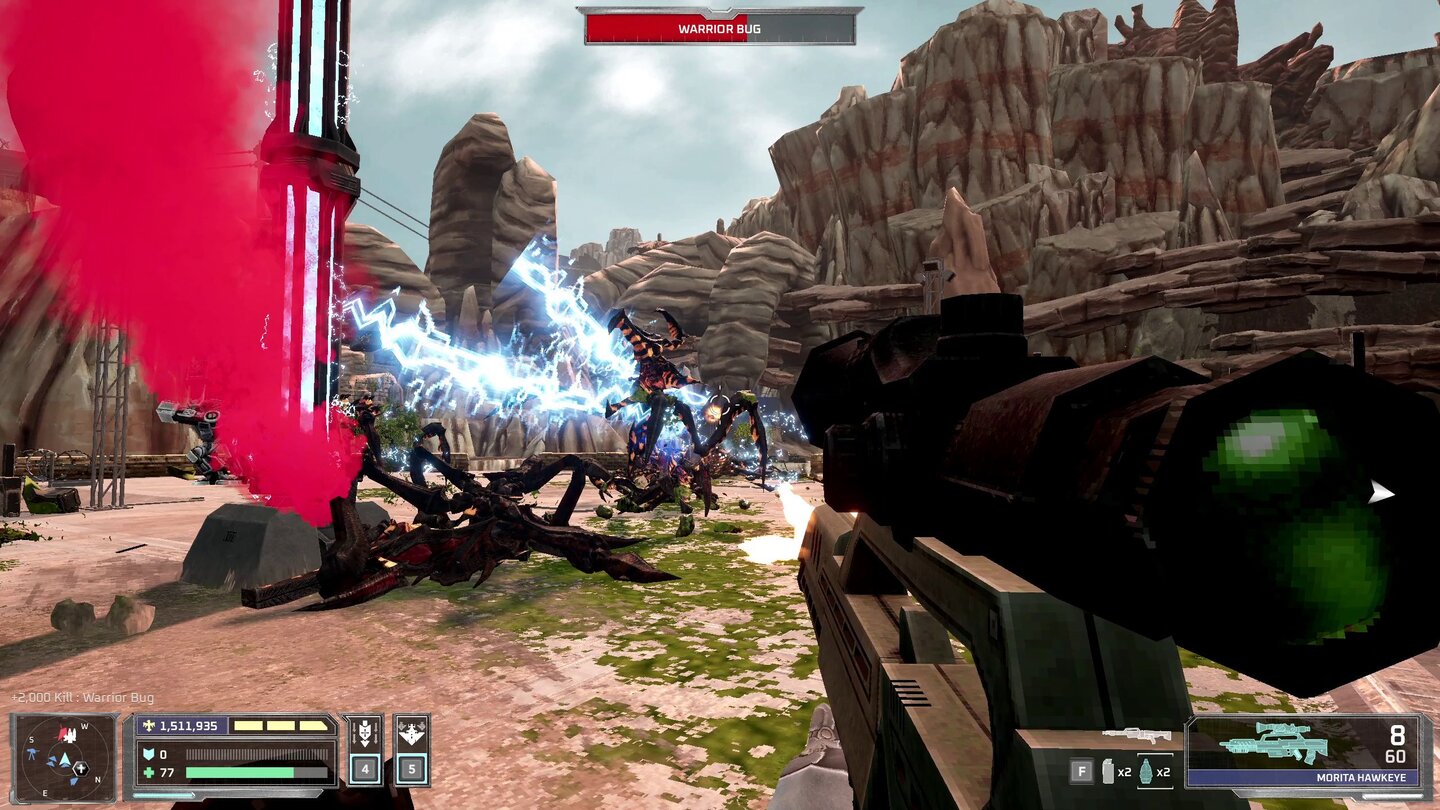1440x810 pixels.
Task: Click the grenade icon showing x2 count
Action: coord(1146,770)
